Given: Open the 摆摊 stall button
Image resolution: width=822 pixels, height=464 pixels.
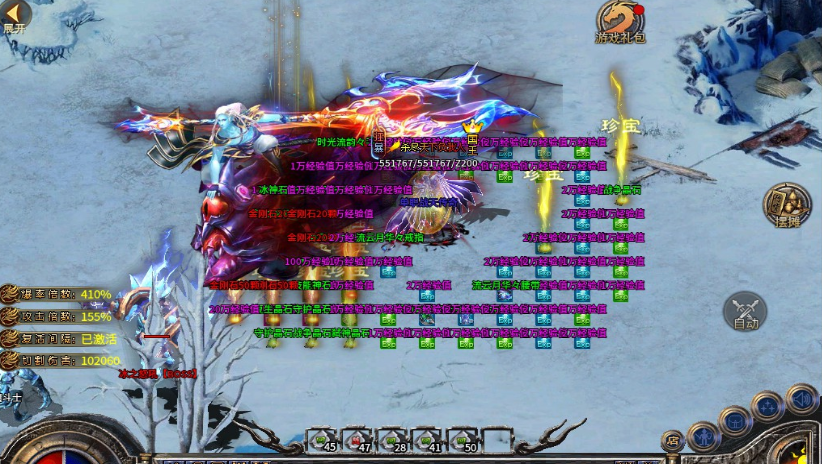Looking at the screenshot, I should click(x=786, y=205).
